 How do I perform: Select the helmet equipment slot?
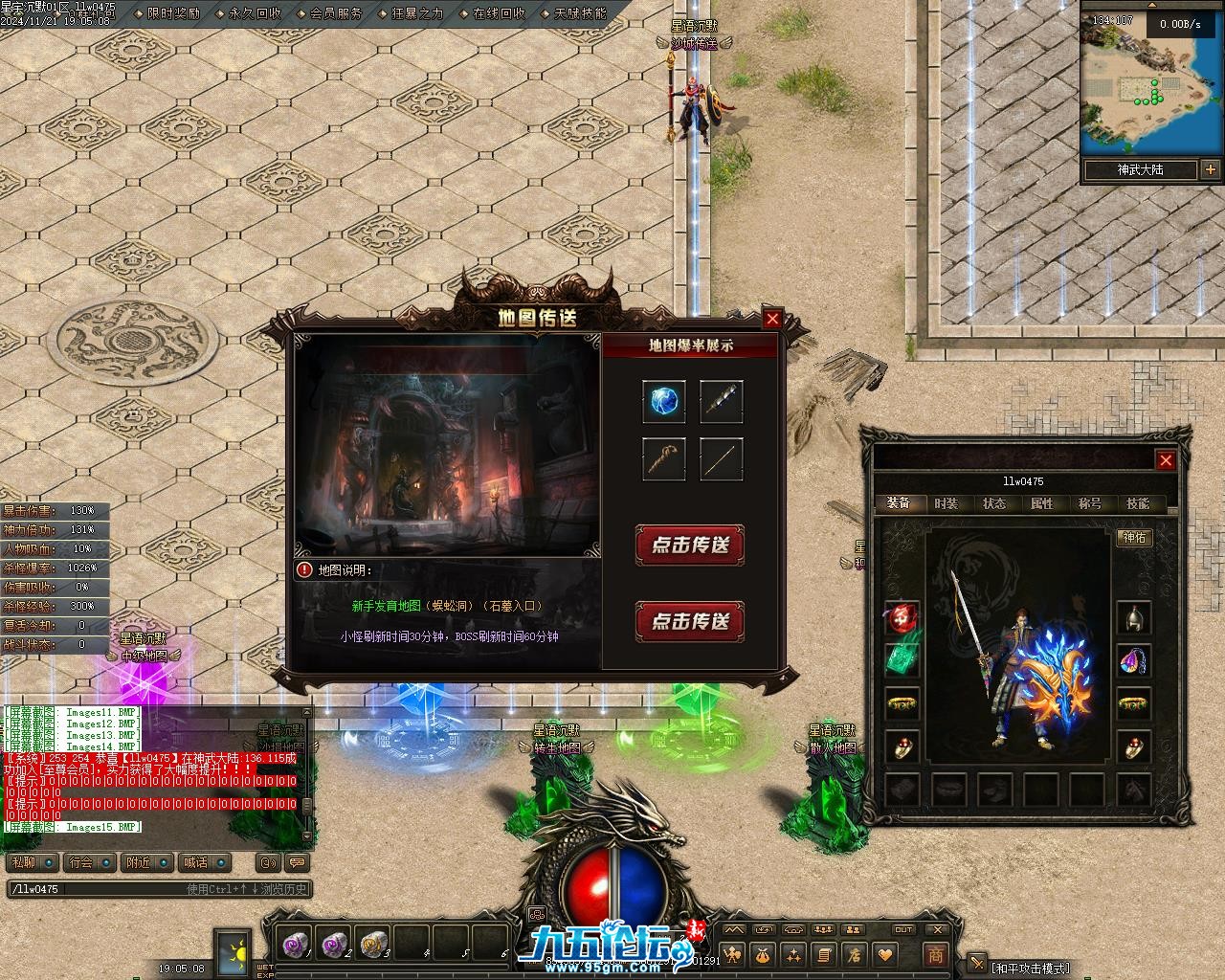click(x=1134, y=618)
